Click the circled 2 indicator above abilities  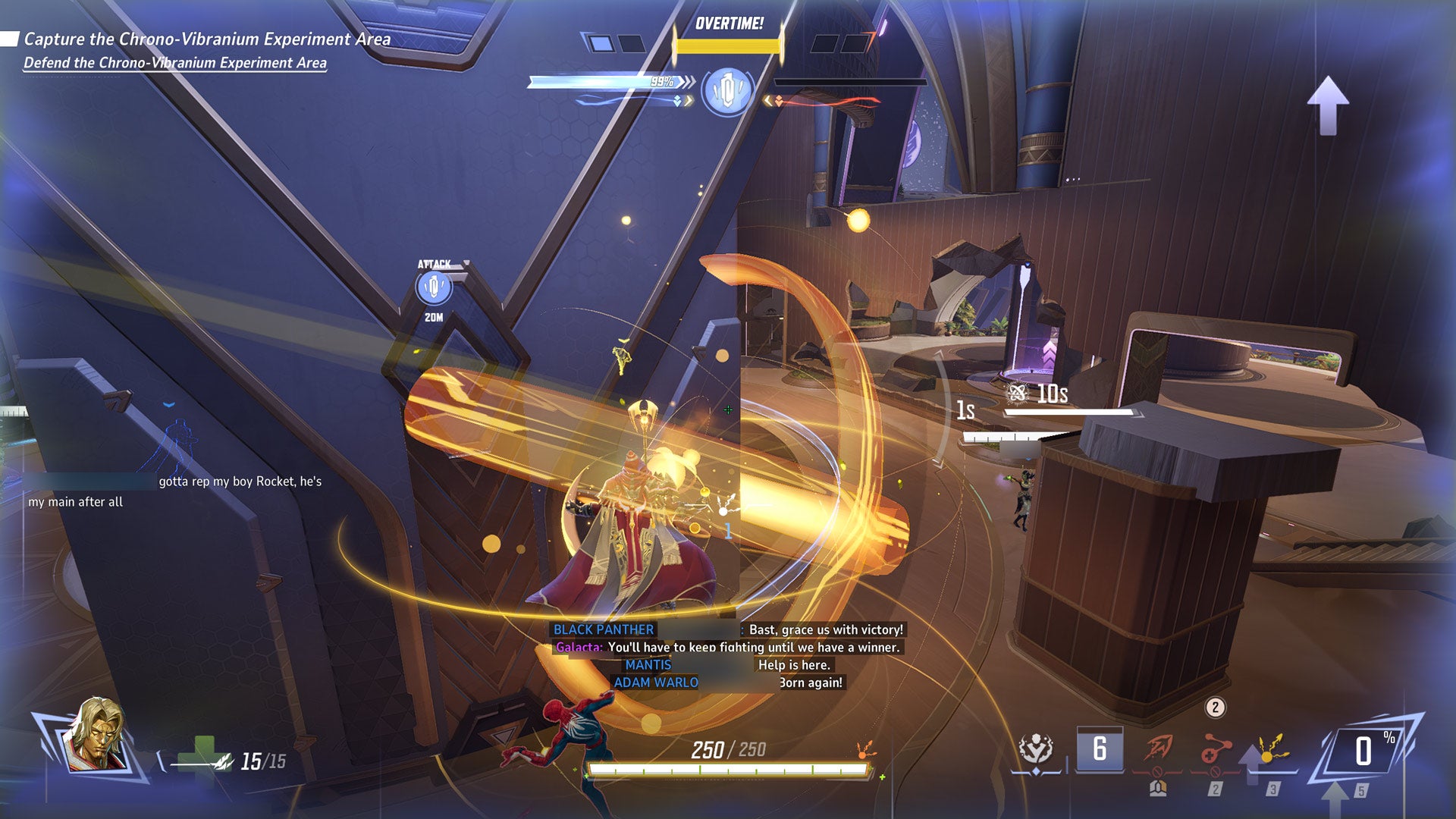click(1215, 707)
